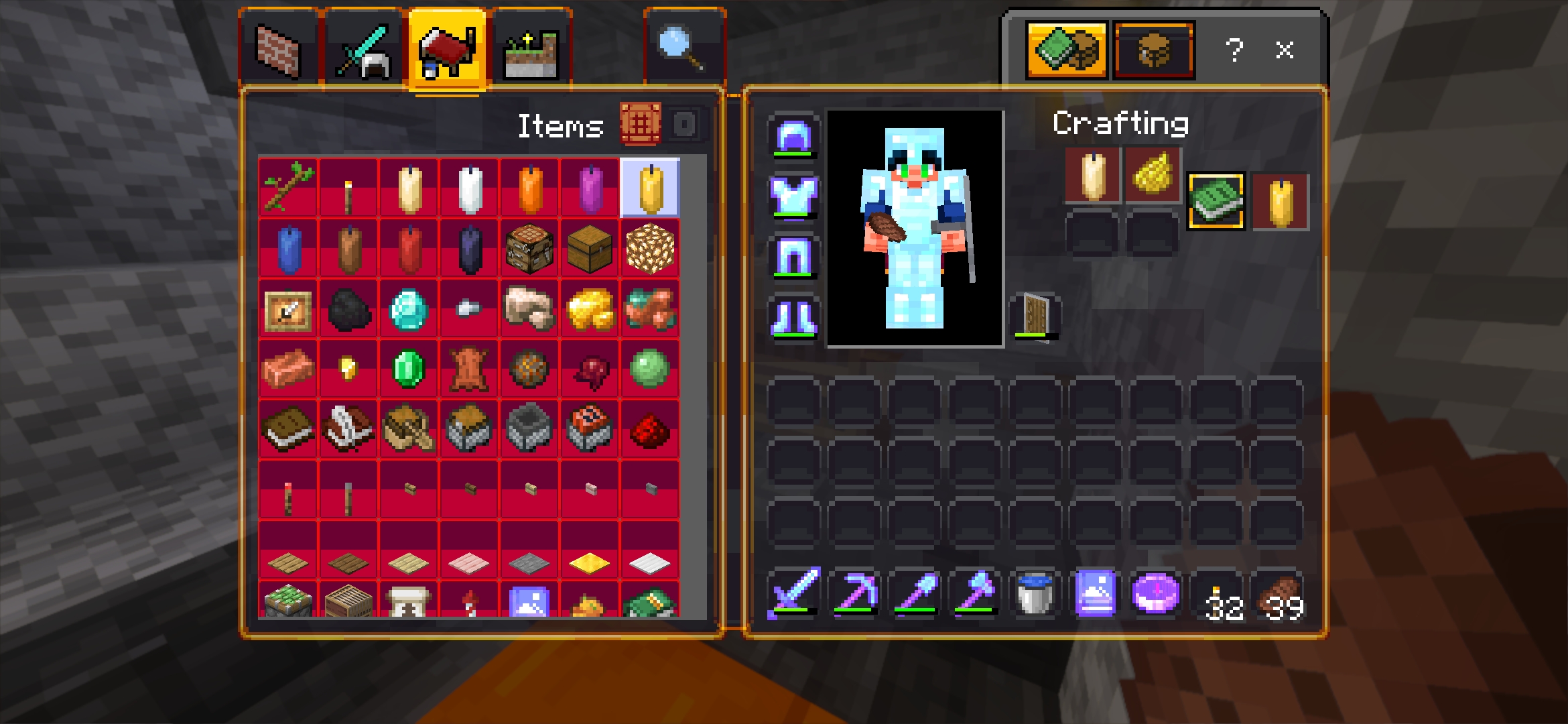Image resolution: width=1568 pixels, height=724 pixels.
Task: Click the question mark help button
Action: click(x=1234, y=50)
